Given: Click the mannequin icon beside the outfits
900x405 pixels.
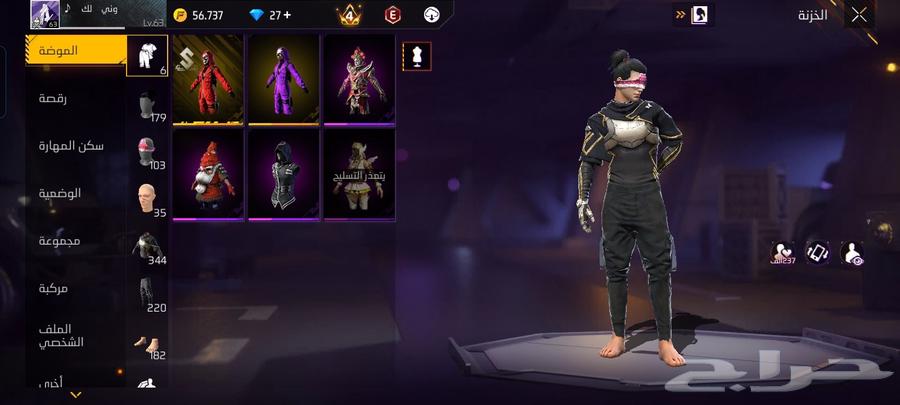Looking at the screenshot, I should click(x=417, y=56).
